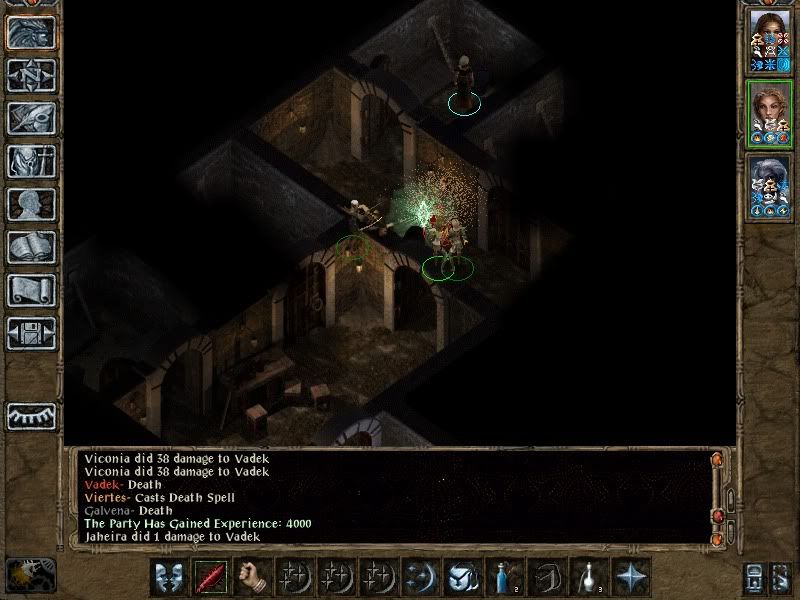This screenshot has width=800, height=600.
Task: Click the closed eye rest button
Action: coord(31,415)
